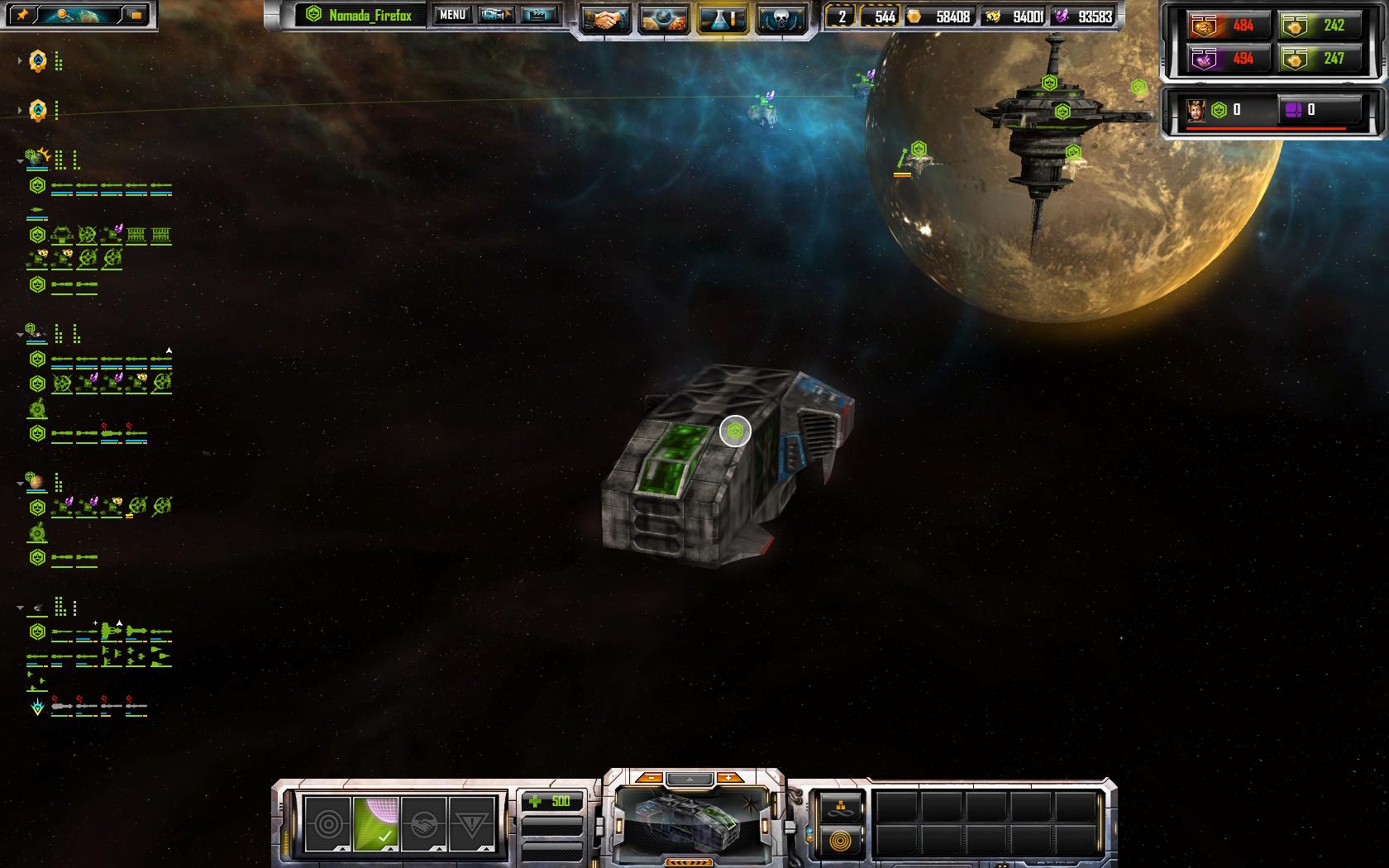The width and height of the screenshot is (1389, 868).
Task: Open the pirate skull screen
Action: [x=781, y=18]
